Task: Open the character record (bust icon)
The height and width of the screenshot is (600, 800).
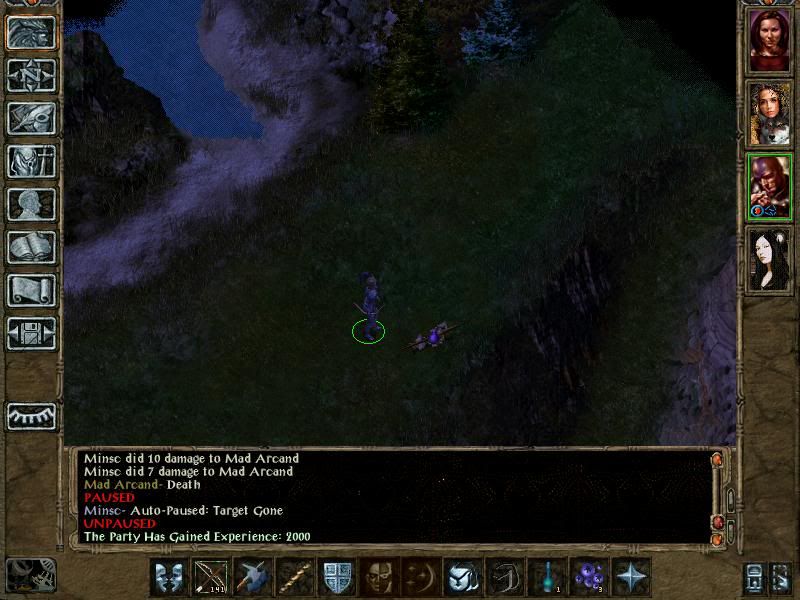Action: [31, 204]
